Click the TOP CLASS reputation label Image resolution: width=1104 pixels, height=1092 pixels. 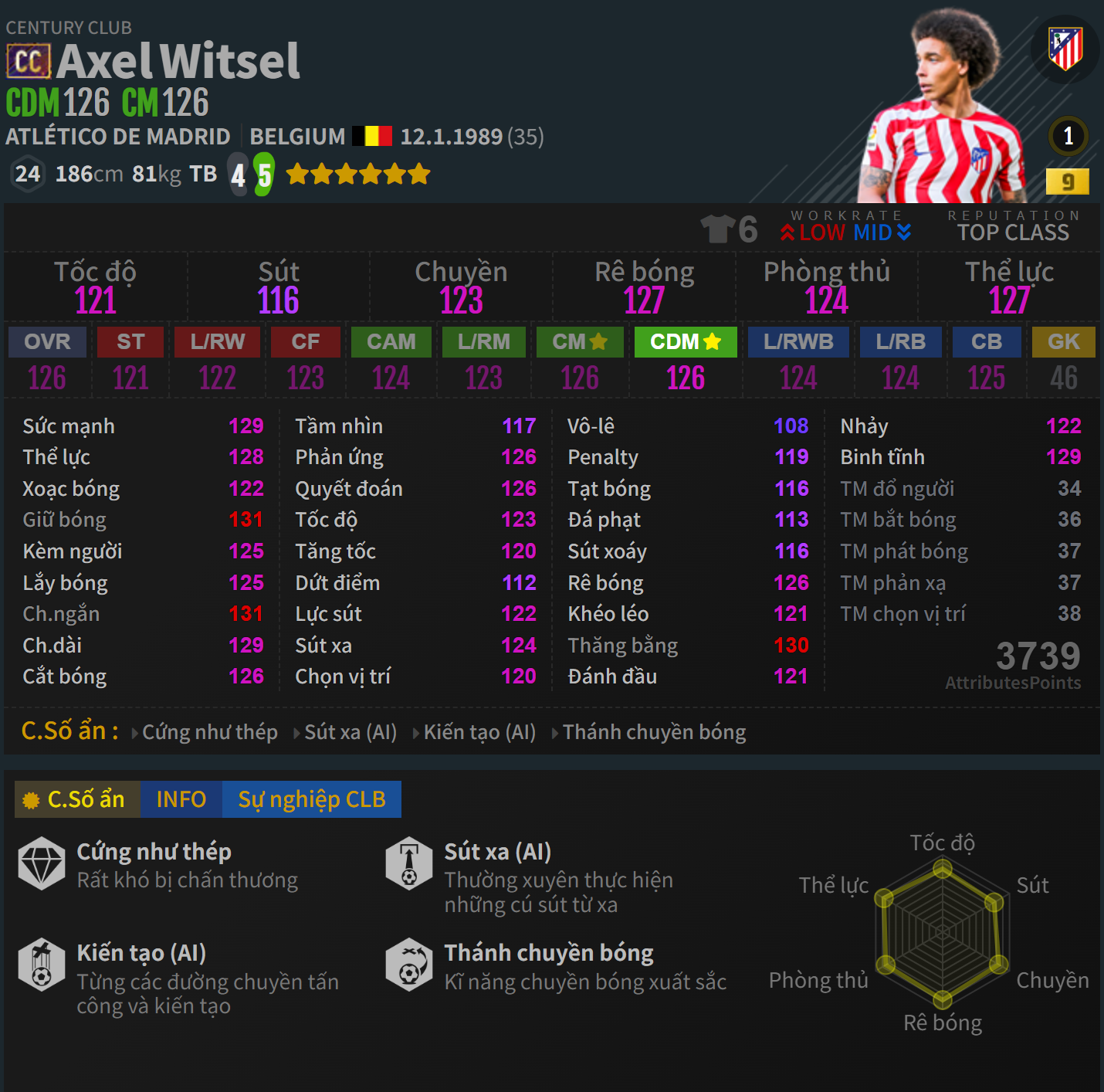click(1012, 232)
